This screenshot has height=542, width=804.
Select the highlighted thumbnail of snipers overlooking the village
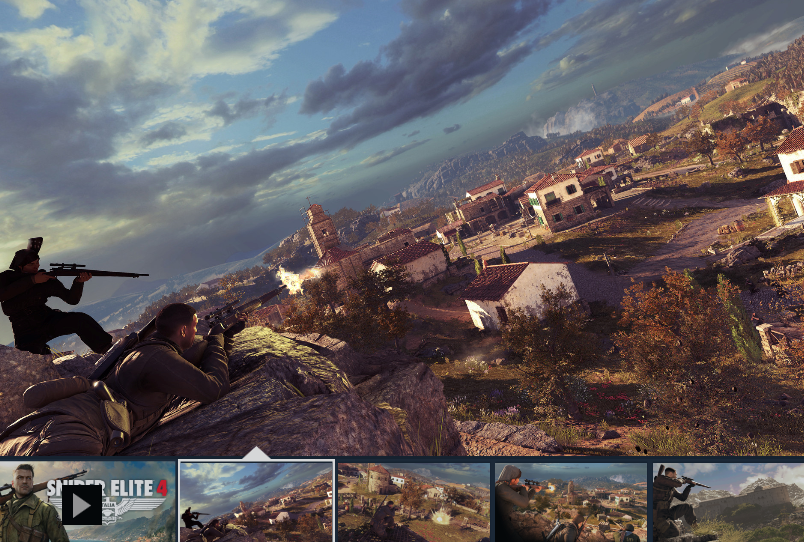pyautogui.click(x=256, y=502)
